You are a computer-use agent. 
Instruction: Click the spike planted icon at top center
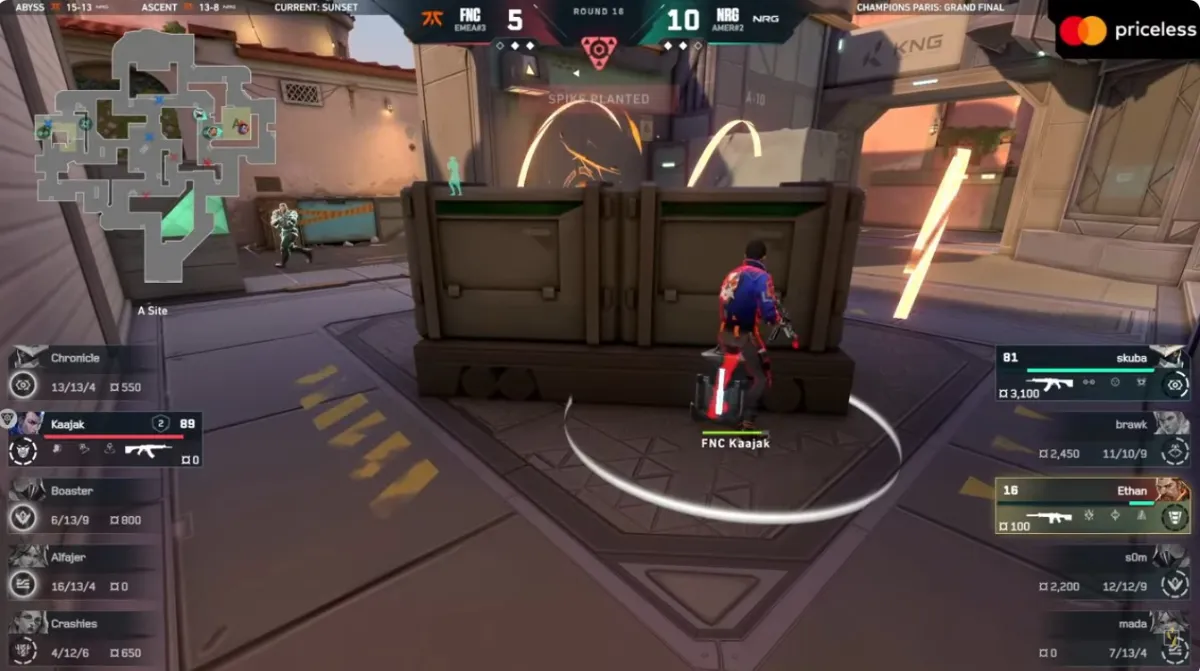tap(598, 52)
